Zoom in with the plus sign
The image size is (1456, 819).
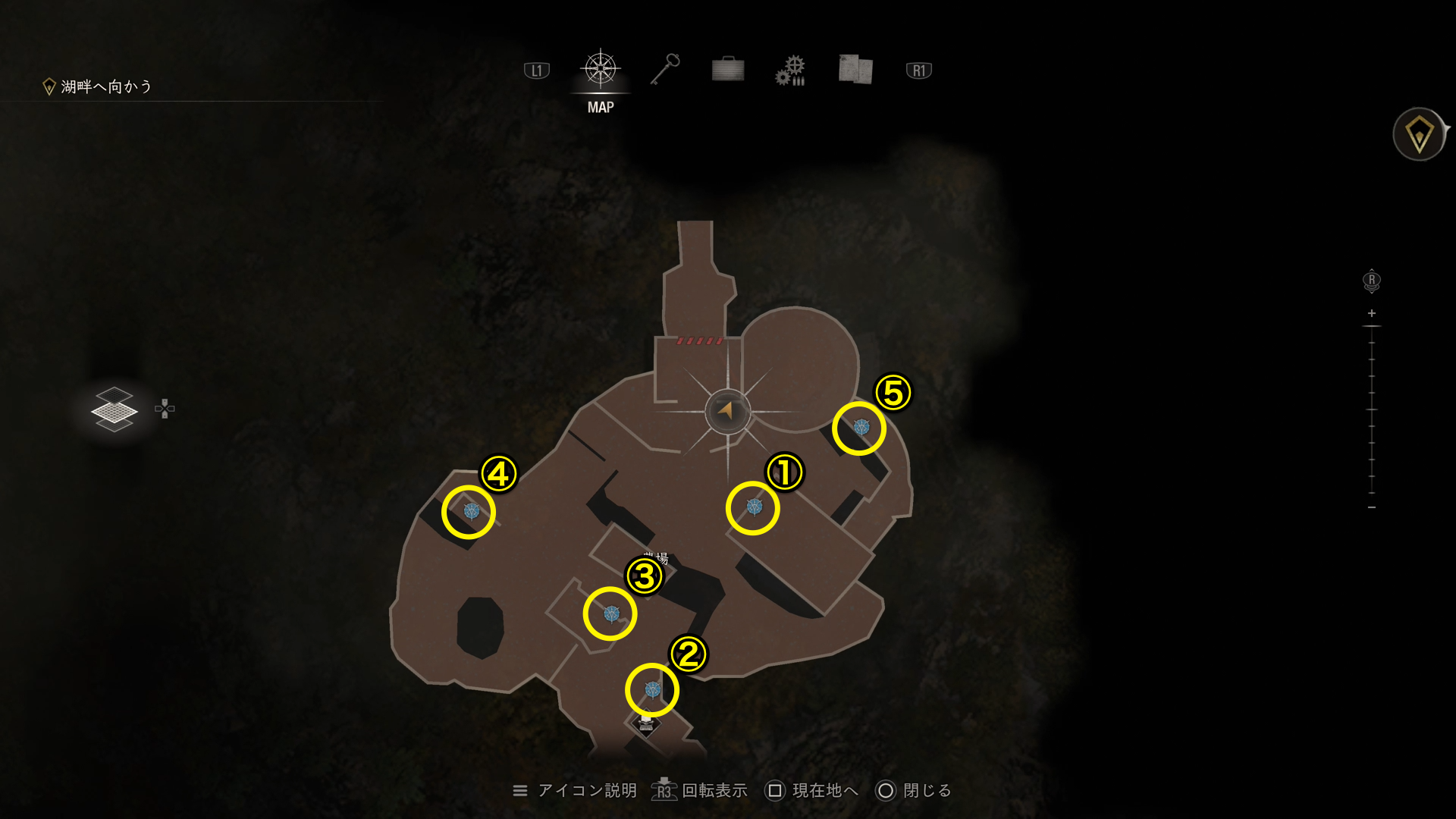(1371, 313)
